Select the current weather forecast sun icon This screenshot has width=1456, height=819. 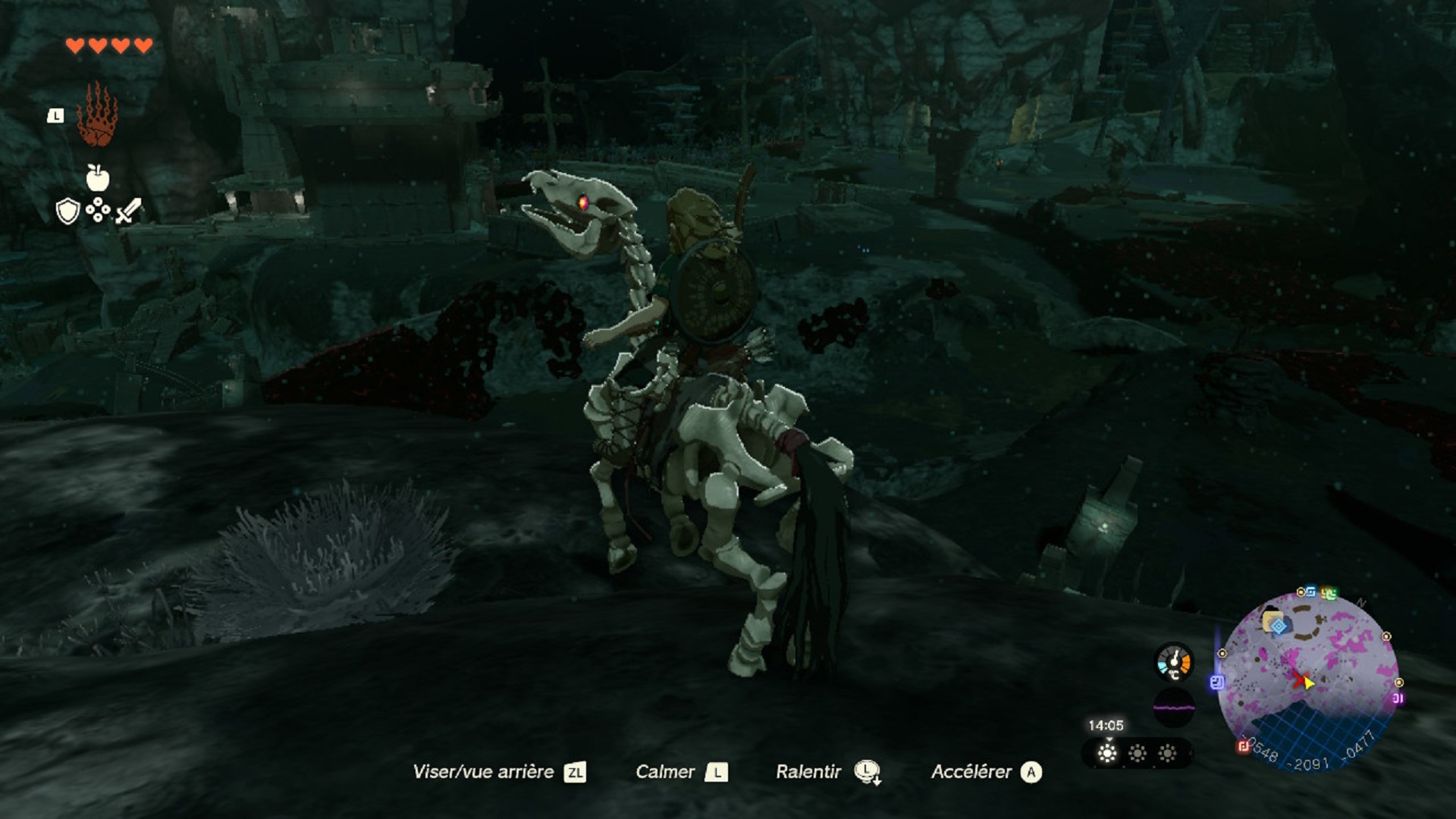click(1108, 753)
